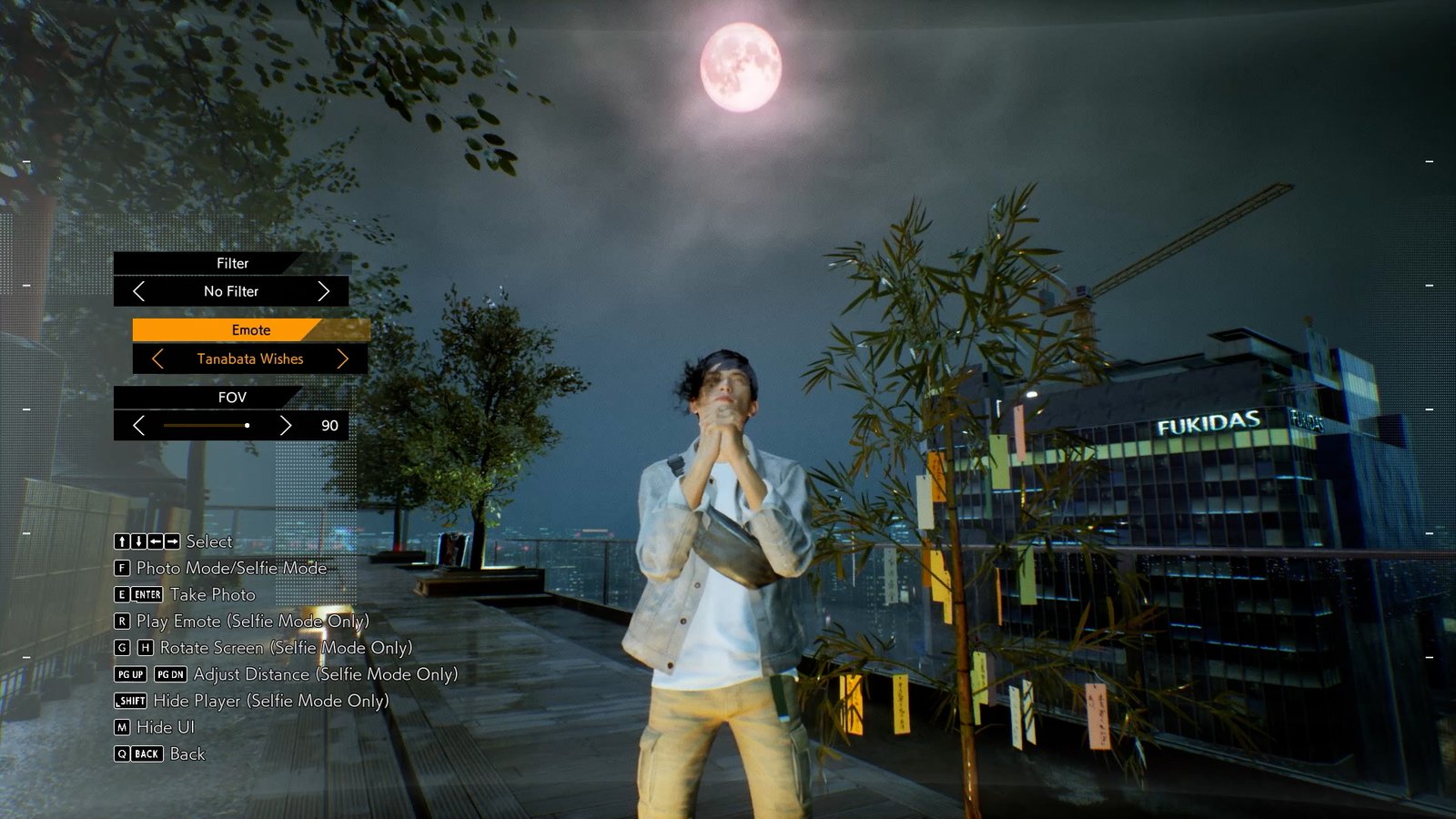Select the R key icon to Play Emote
The width and height of the screenshot is (1456, 819).
tap(124, 622)
